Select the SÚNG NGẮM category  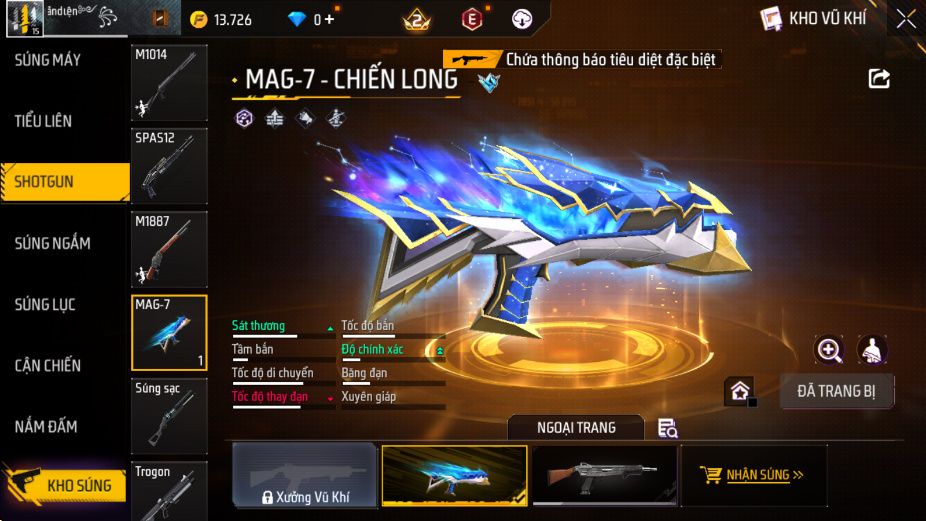53,243
